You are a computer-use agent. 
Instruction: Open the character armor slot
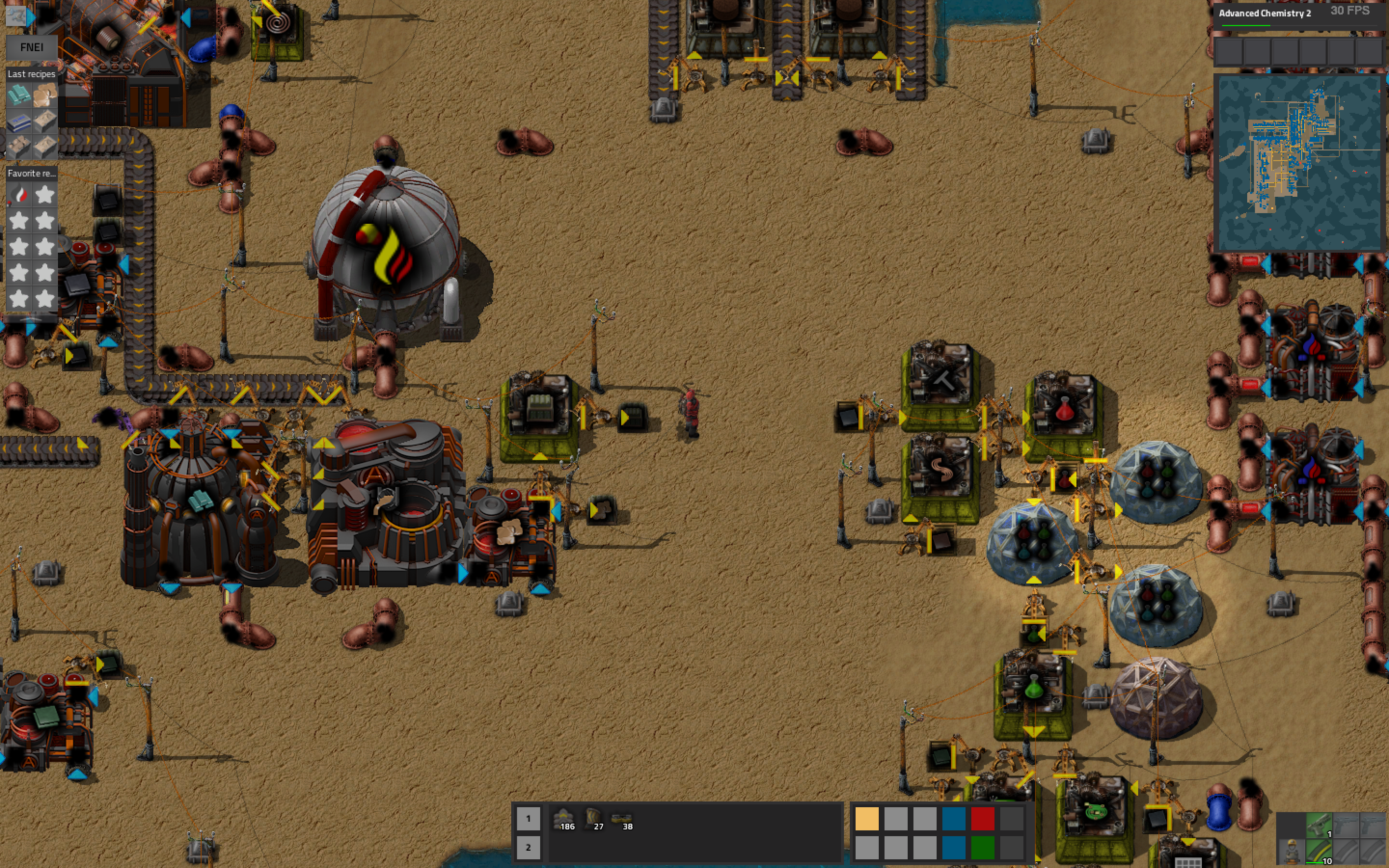pos(1292,853)
